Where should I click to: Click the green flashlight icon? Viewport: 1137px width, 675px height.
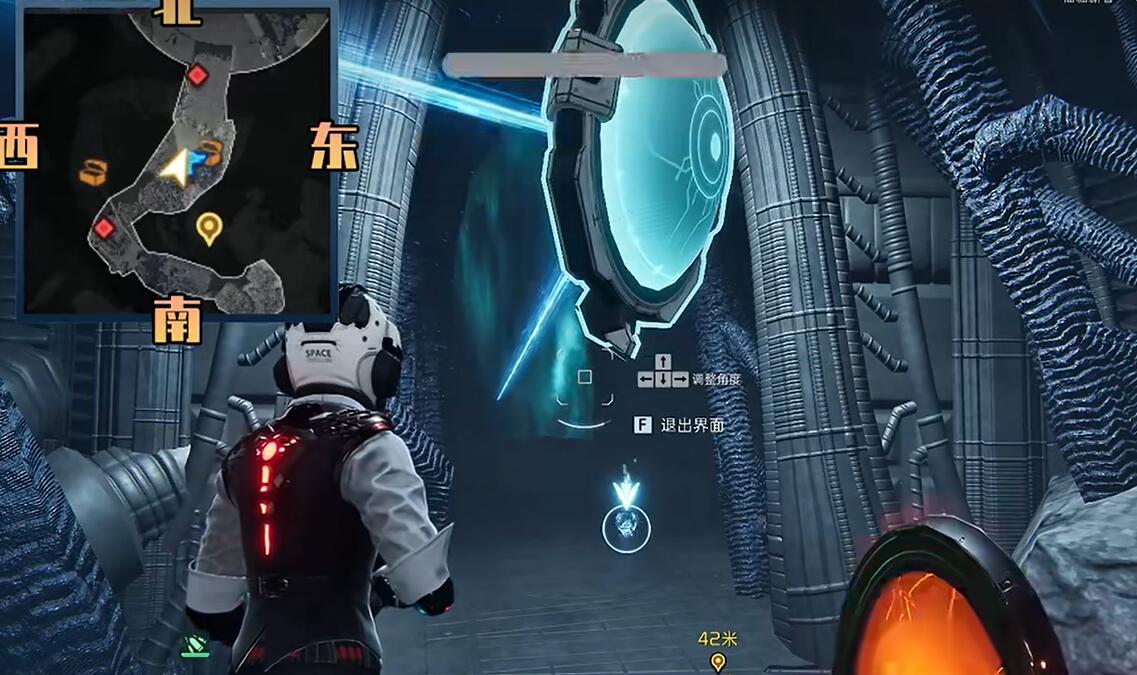pos(195,648)
